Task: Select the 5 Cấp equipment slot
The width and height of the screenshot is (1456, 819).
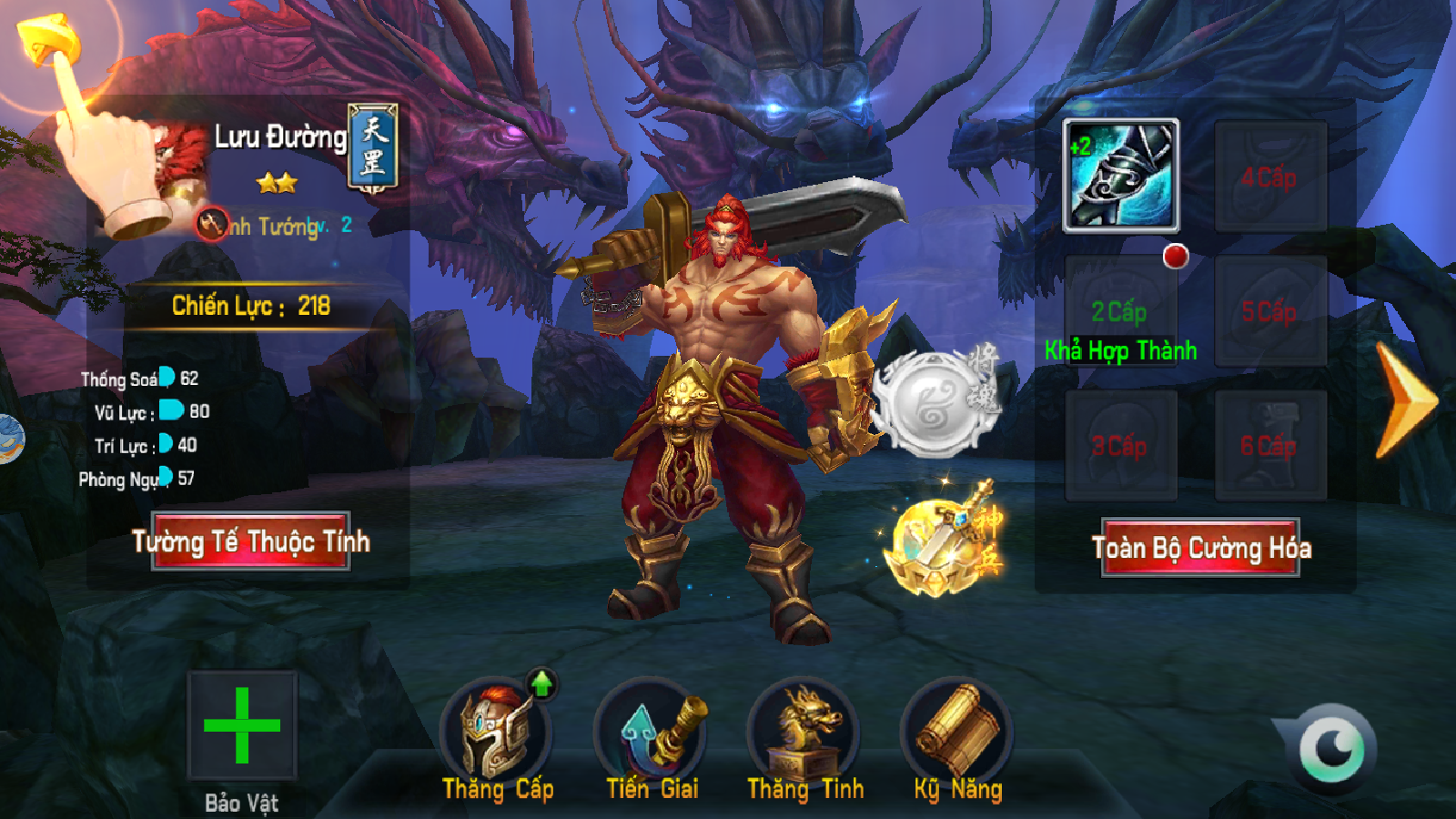Action: pos(1270,312)
